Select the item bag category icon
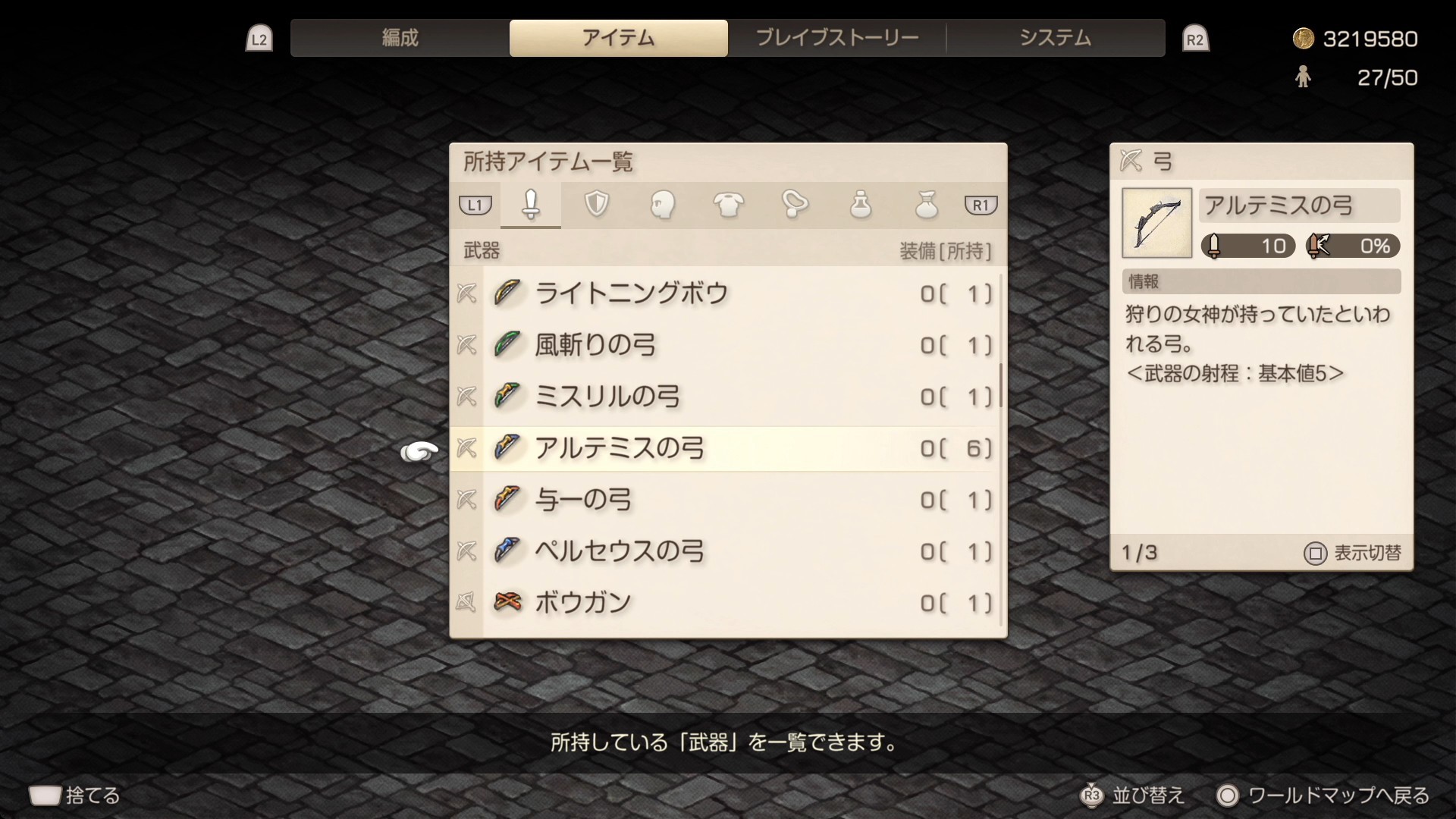 coord(927,205)
